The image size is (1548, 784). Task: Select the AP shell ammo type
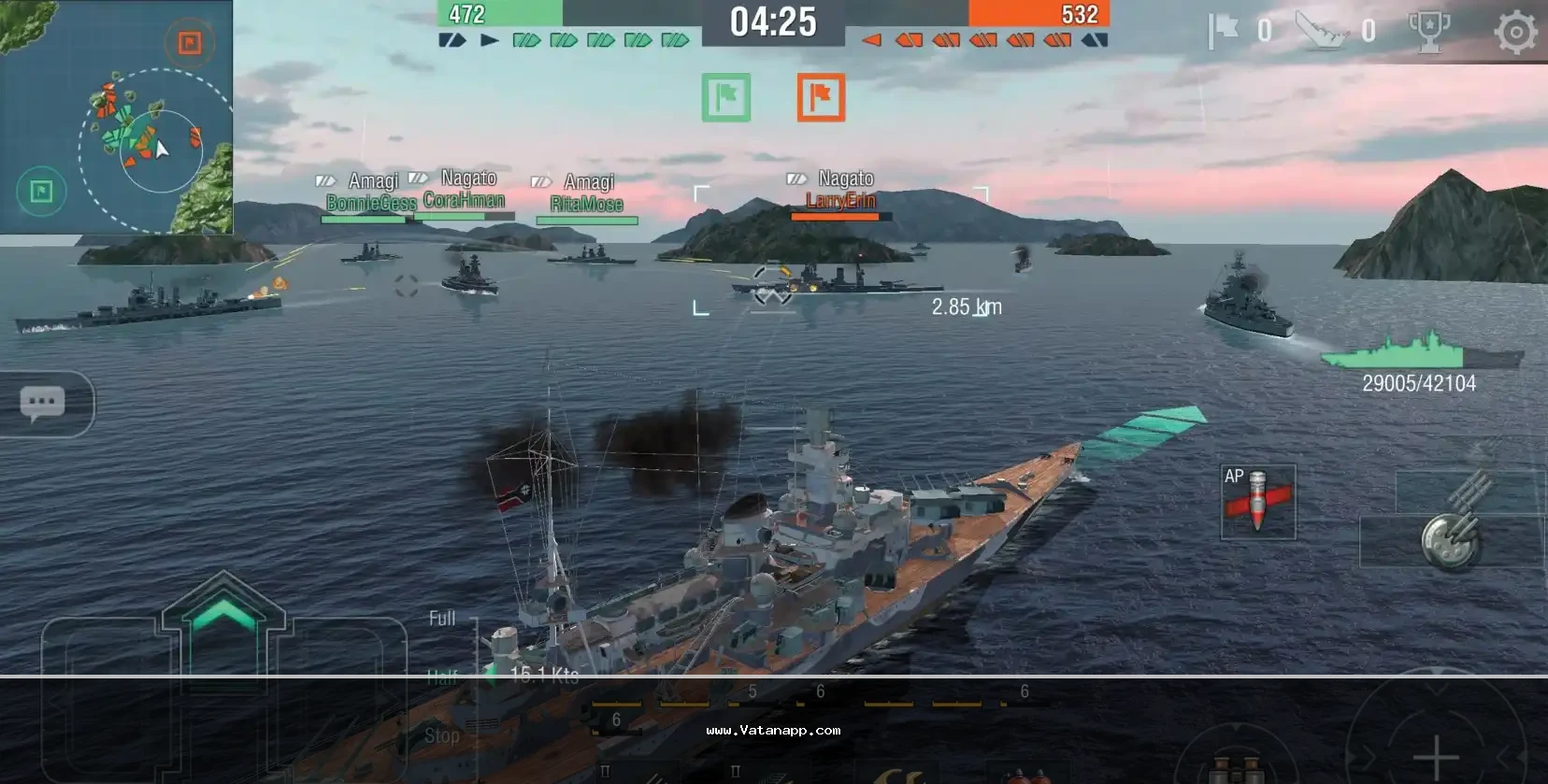pos(1257,502)
